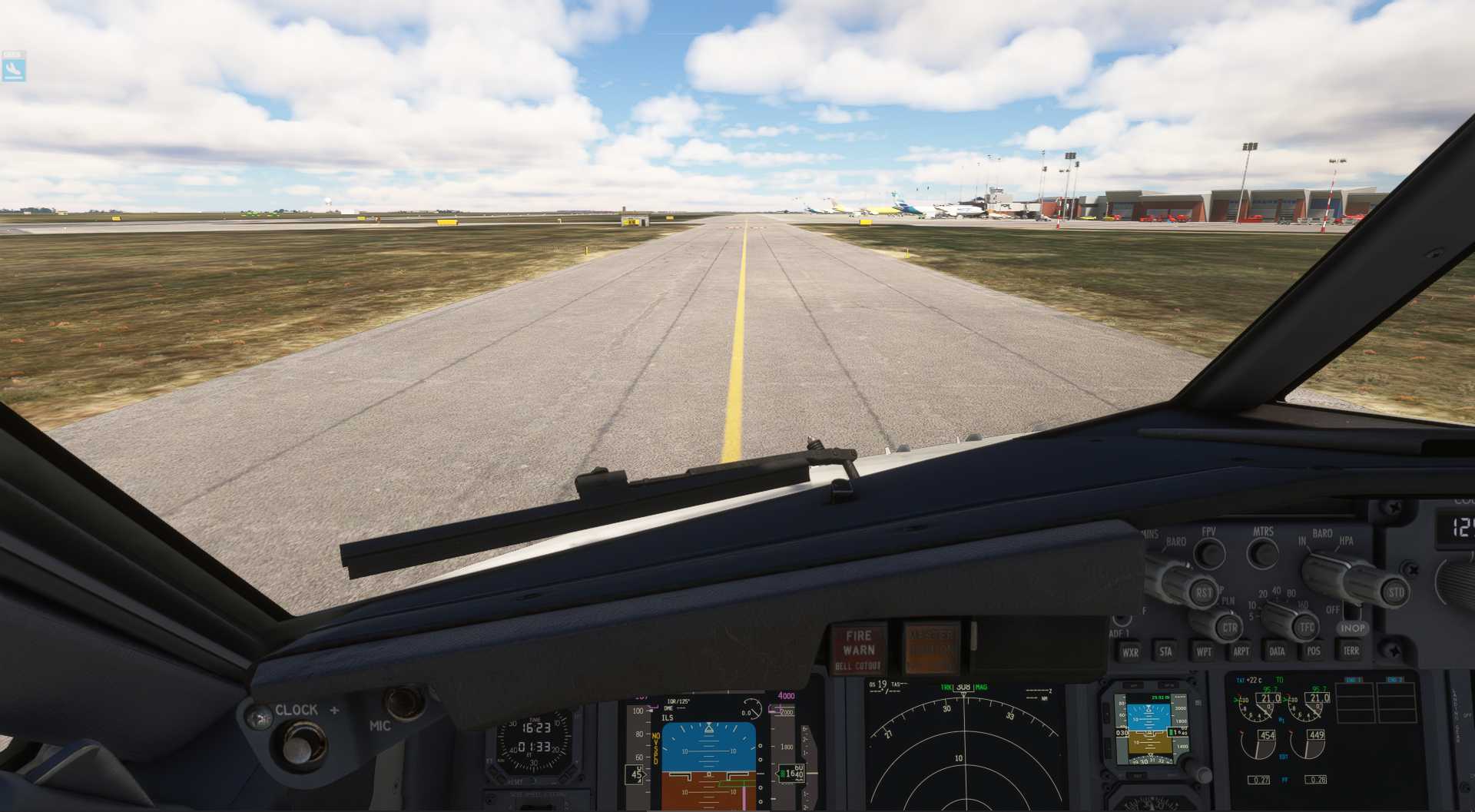
Task: Push the MTRS meters button
Action: click(1262, 552)
